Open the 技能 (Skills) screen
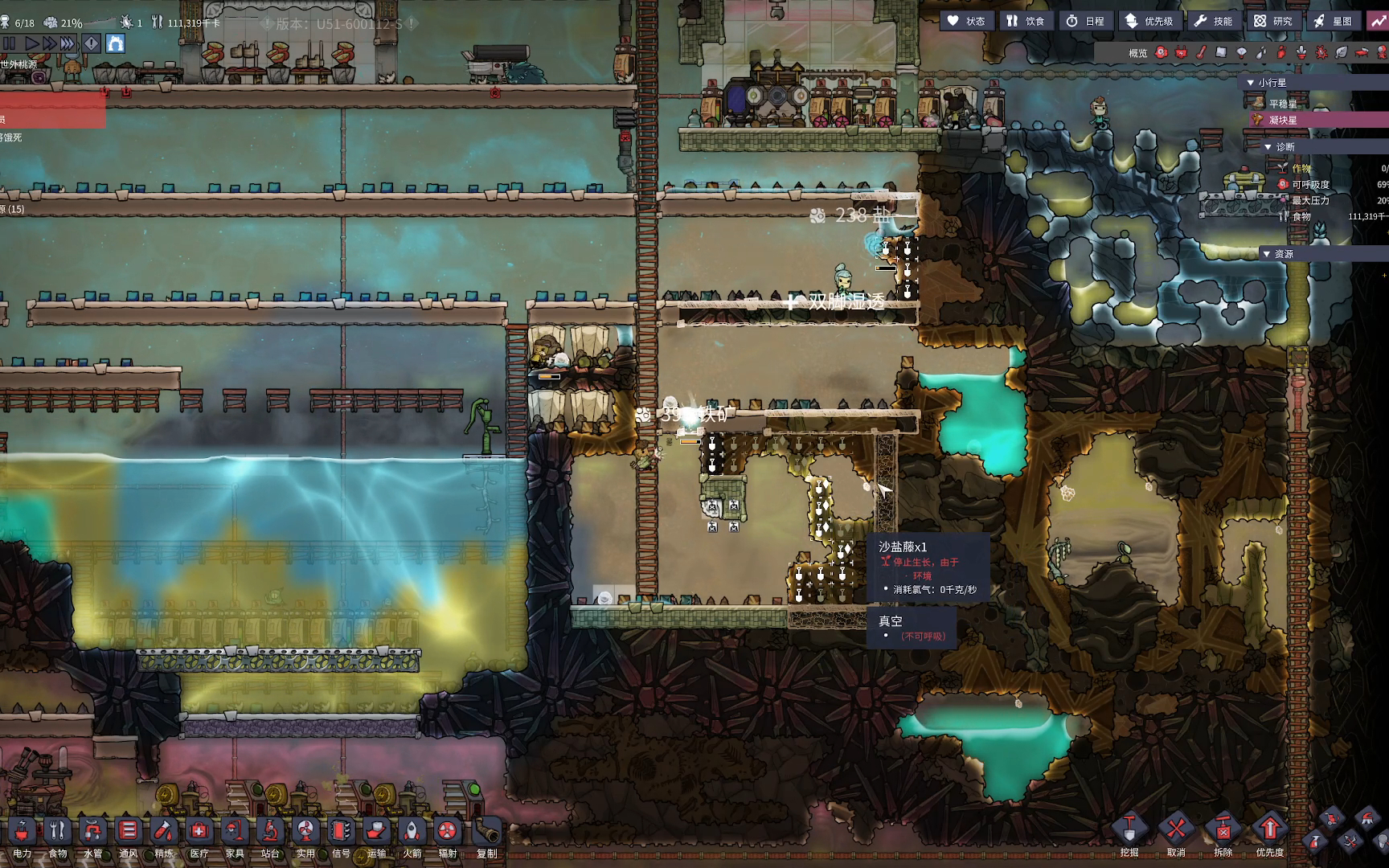 click(x=1213, y=21)
